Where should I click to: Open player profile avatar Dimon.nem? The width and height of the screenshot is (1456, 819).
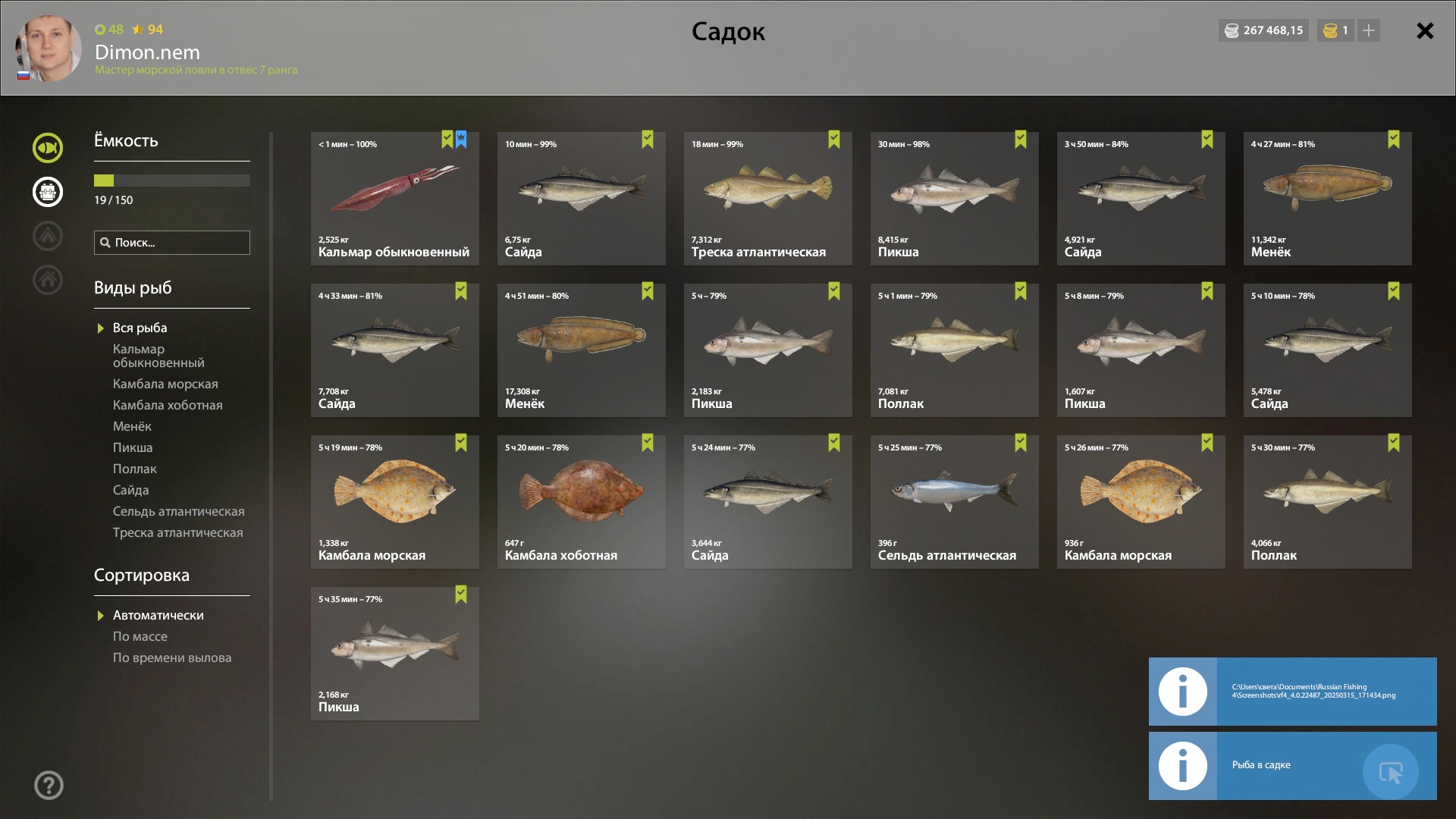click(x=49, y=49)
